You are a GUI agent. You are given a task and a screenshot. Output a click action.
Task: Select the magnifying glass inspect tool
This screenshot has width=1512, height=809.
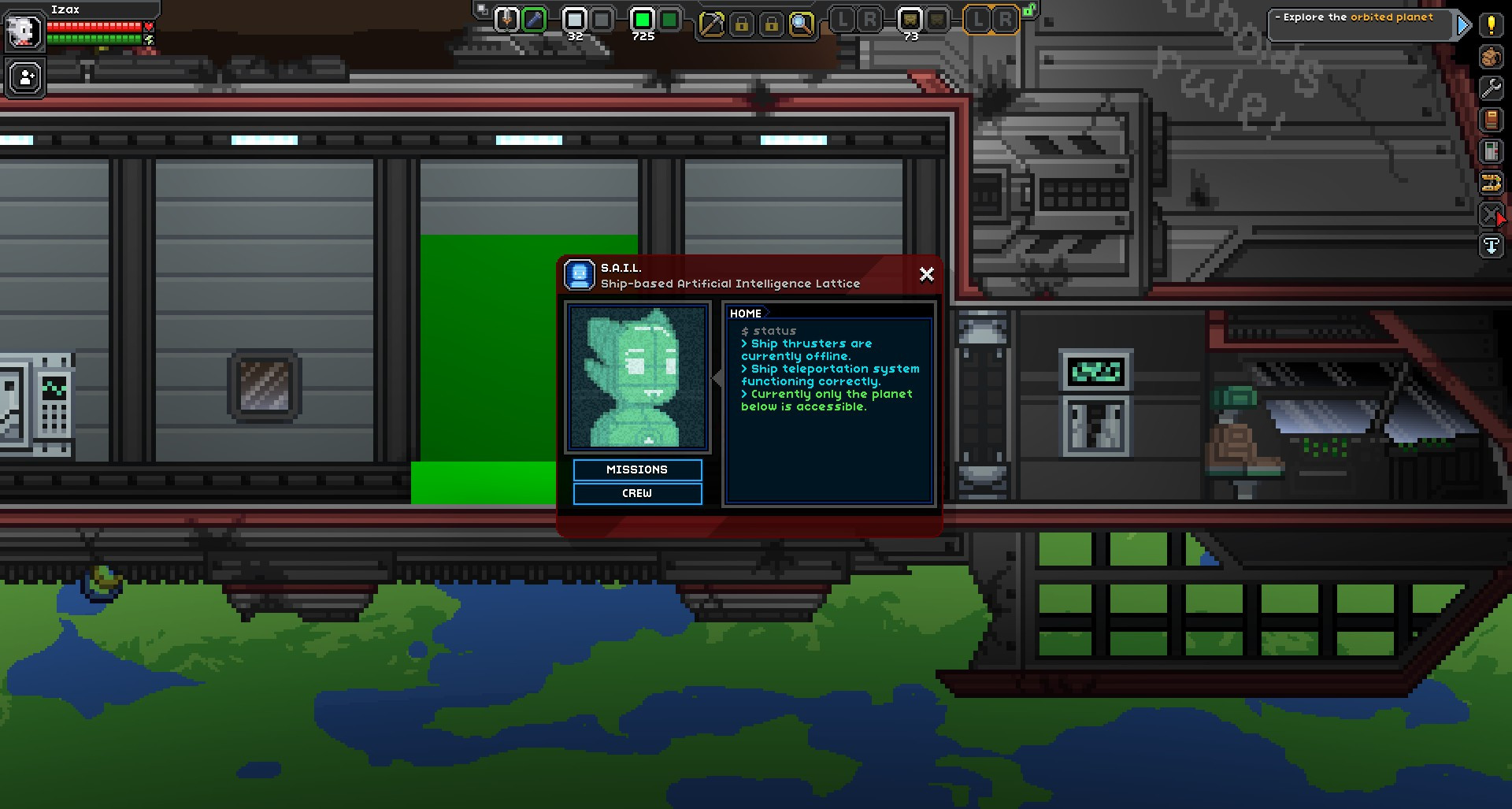click(801, 25)
